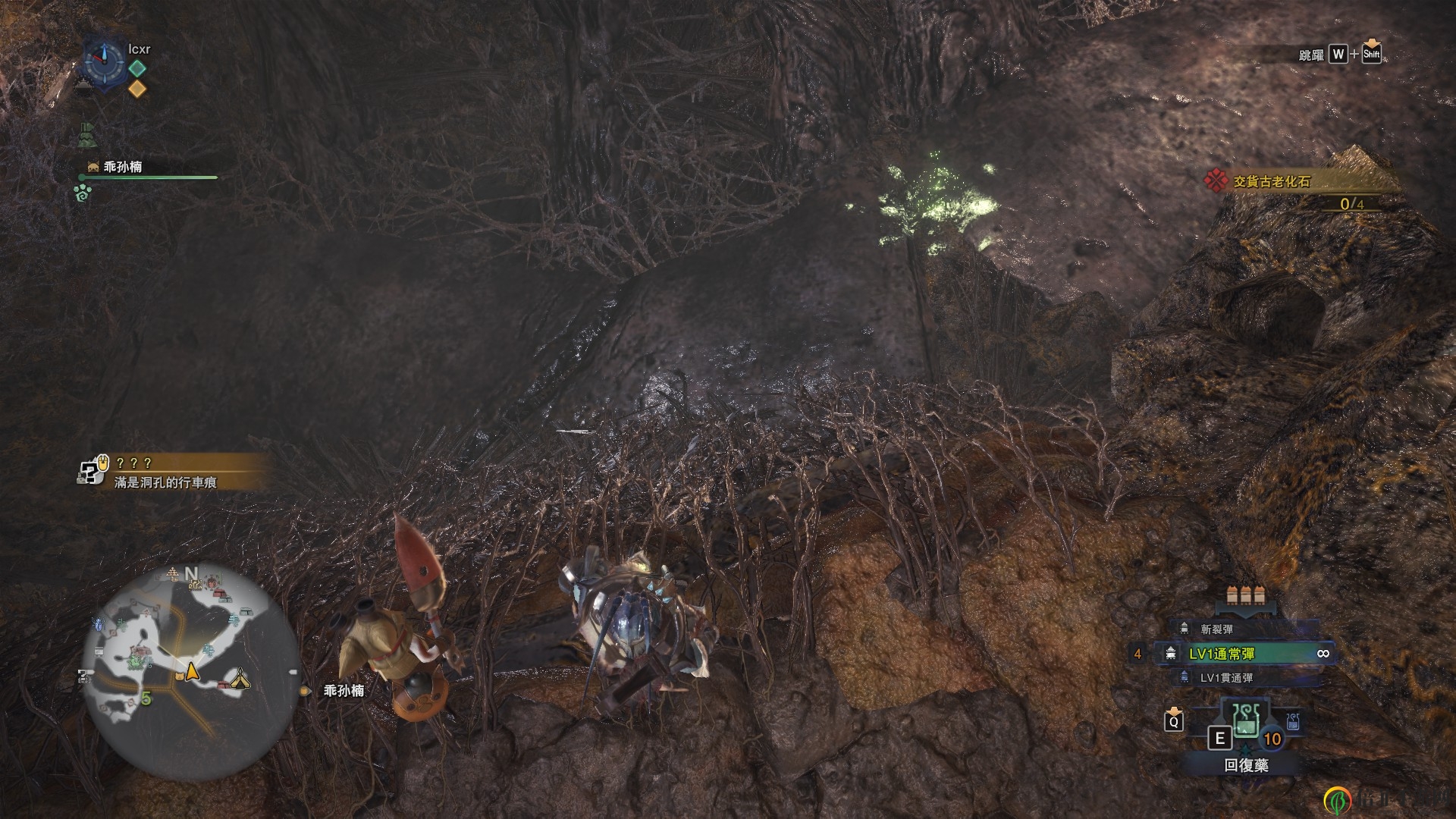
Task: Select the 乖孫楠 Palico status entry
Action: 123,167
